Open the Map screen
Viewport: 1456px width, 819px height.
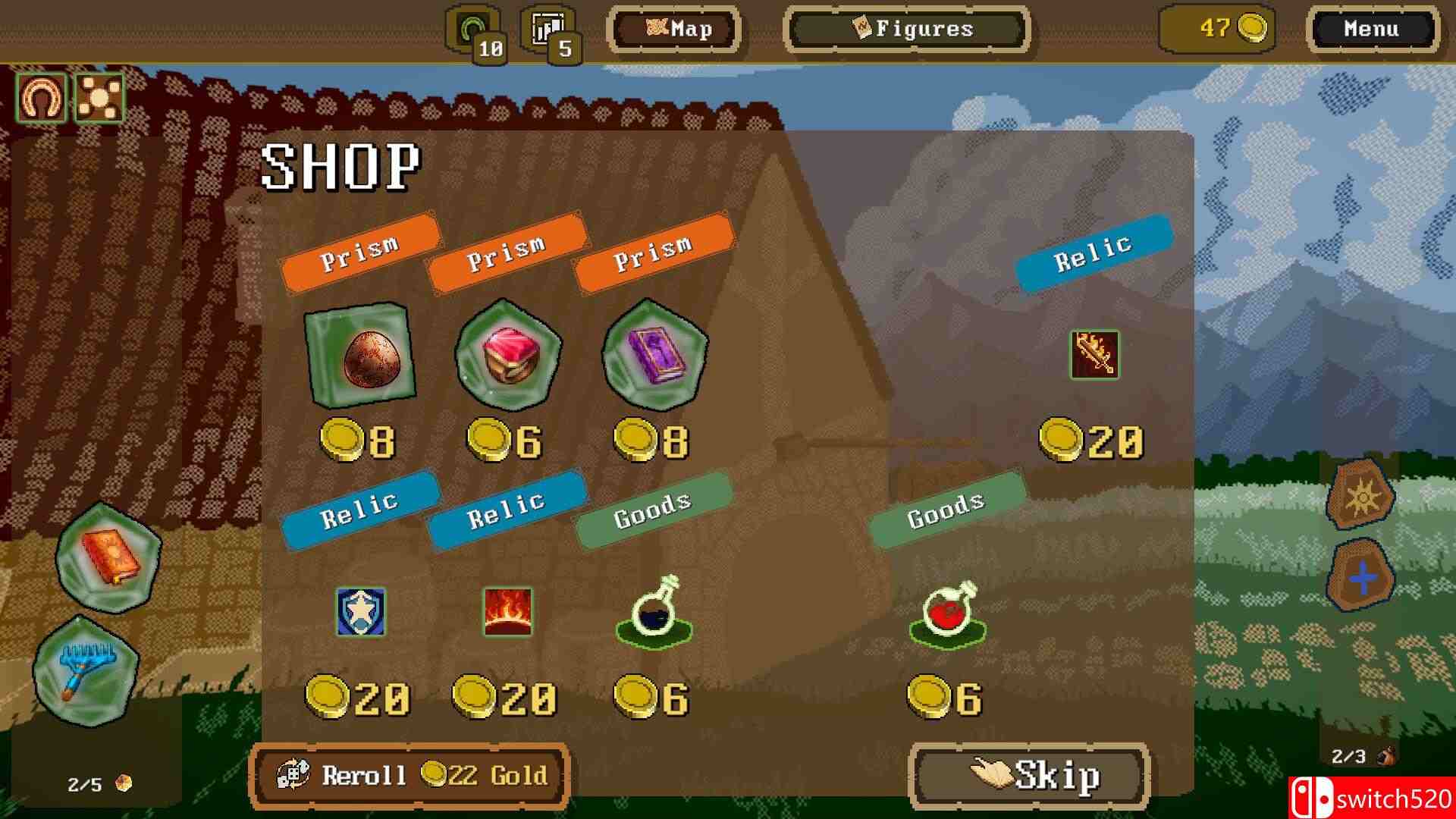click(673, 30)
